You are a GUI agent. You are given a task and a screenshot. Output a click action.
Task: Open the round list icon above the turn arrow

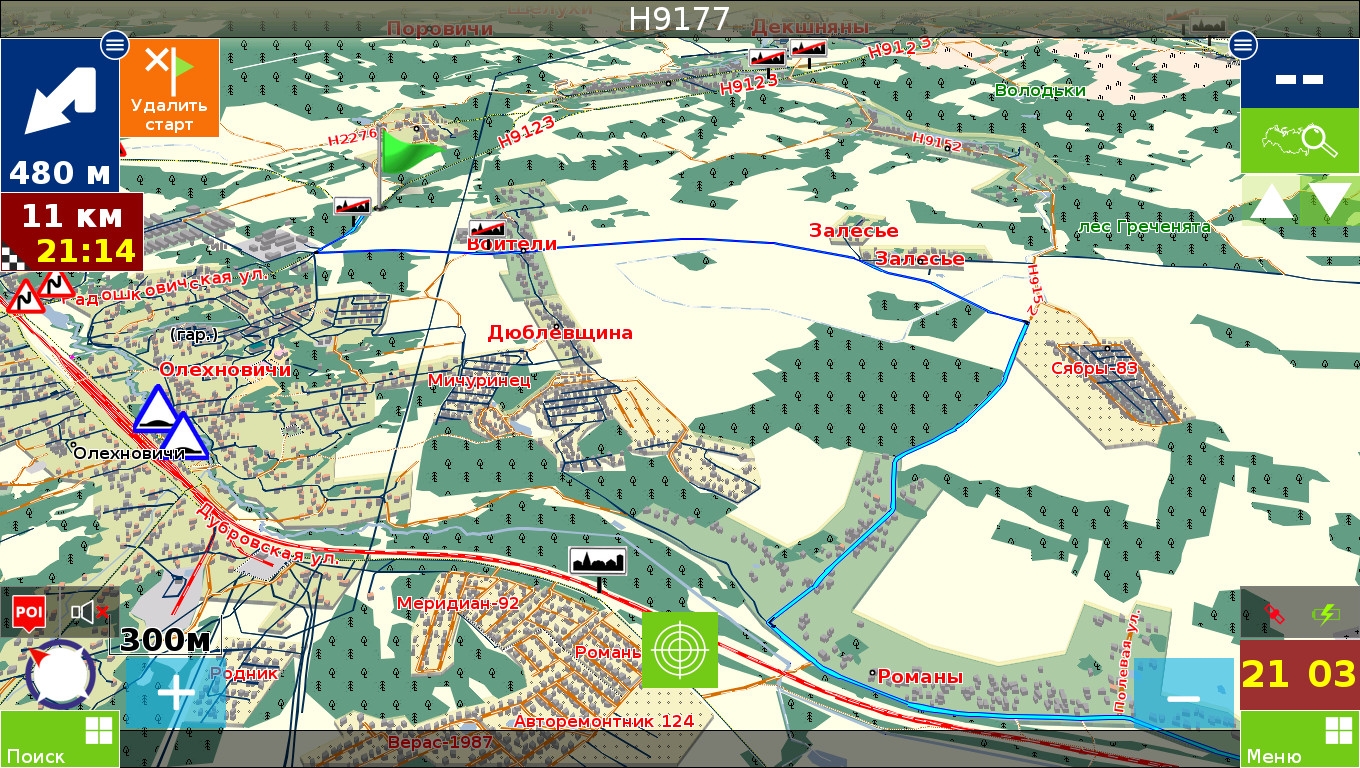114,44
